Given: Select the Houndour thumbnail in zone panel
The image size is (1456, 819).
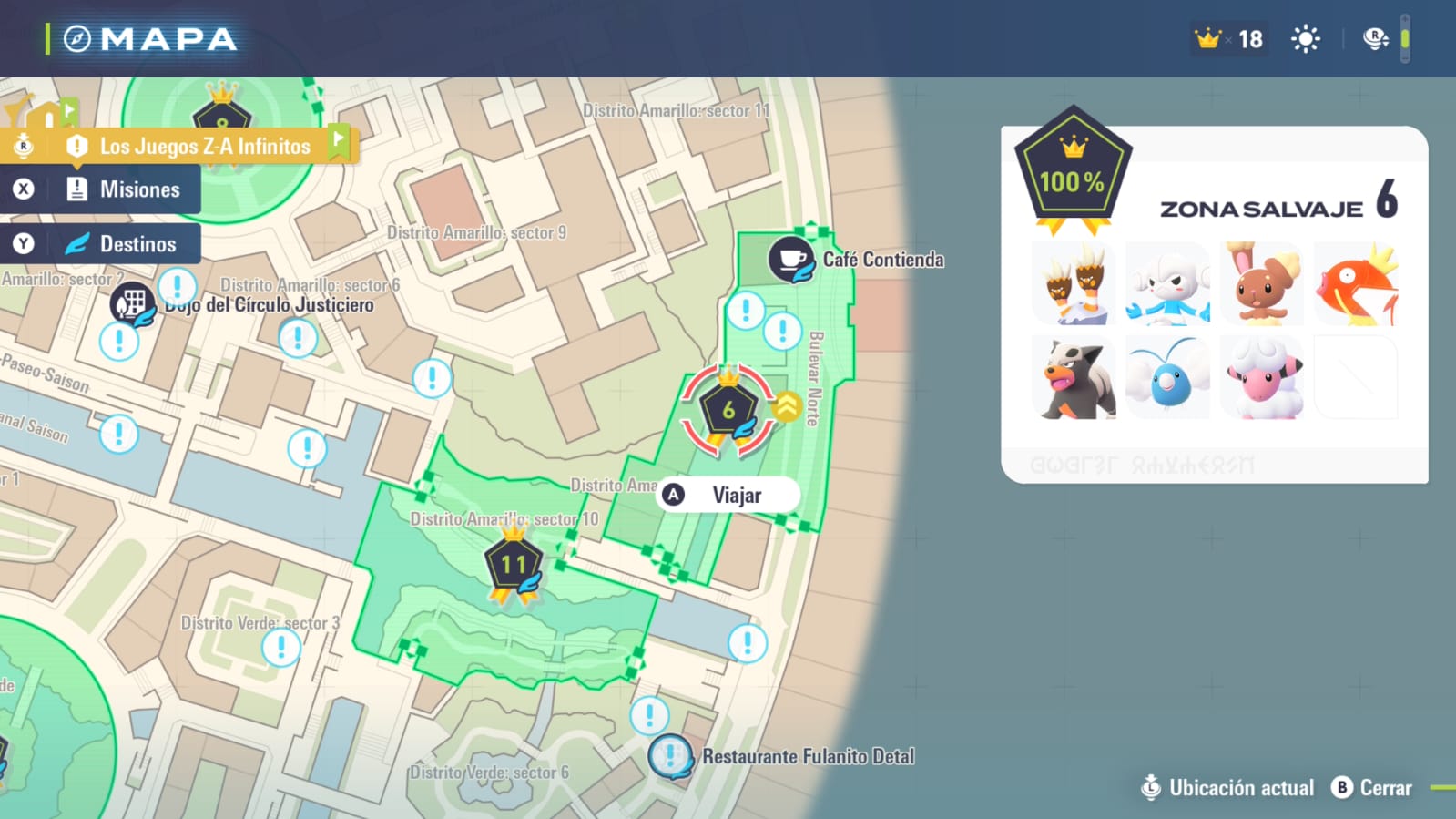Looking at the screenshot, I should (1074, 378).
